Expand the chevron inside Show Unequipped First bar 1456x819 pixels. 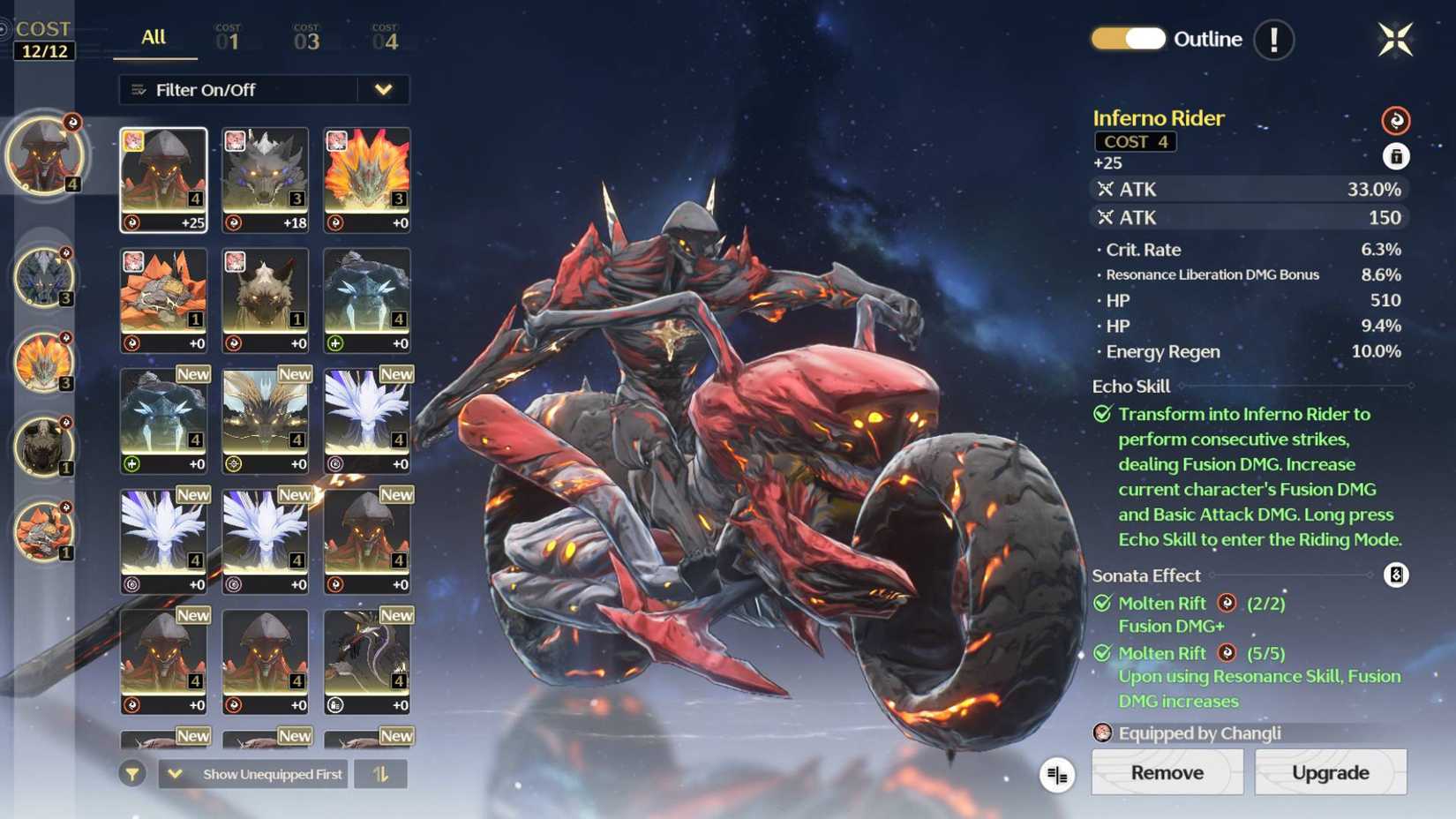tap(174, 774)
